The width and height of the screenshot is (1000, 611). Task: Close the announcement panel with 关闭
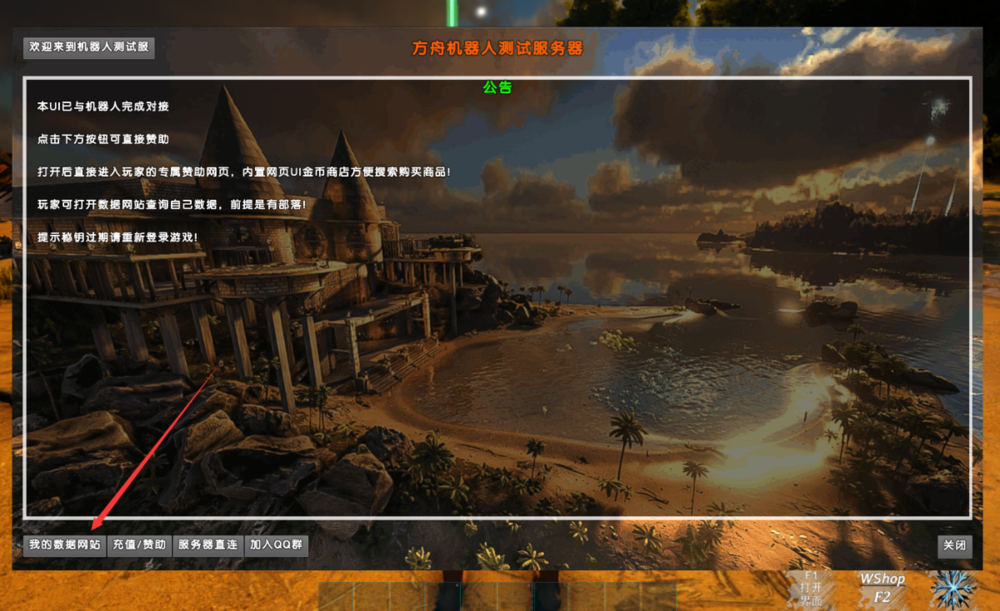click(x=954, y=546)
